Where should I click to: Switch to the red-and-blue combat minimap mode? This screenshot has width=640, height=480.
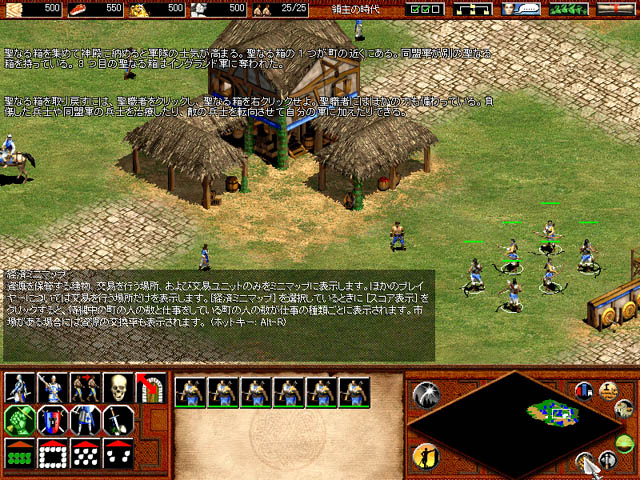pyautogui.click(x=584, y=391)
